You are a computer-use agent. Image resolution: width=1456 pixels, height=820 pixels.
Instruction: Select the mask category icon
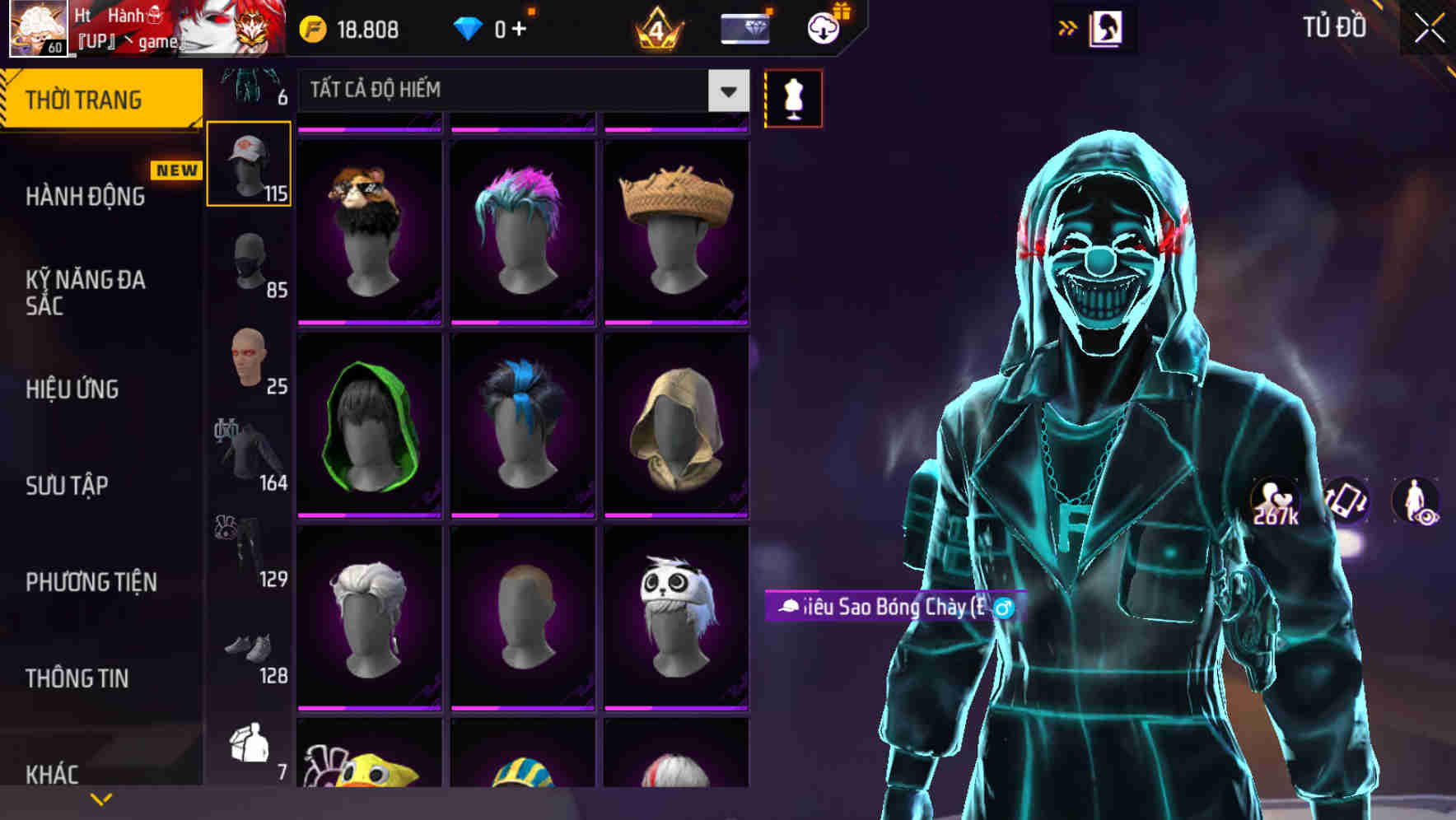pyautogui.click(x=248, y=263)
